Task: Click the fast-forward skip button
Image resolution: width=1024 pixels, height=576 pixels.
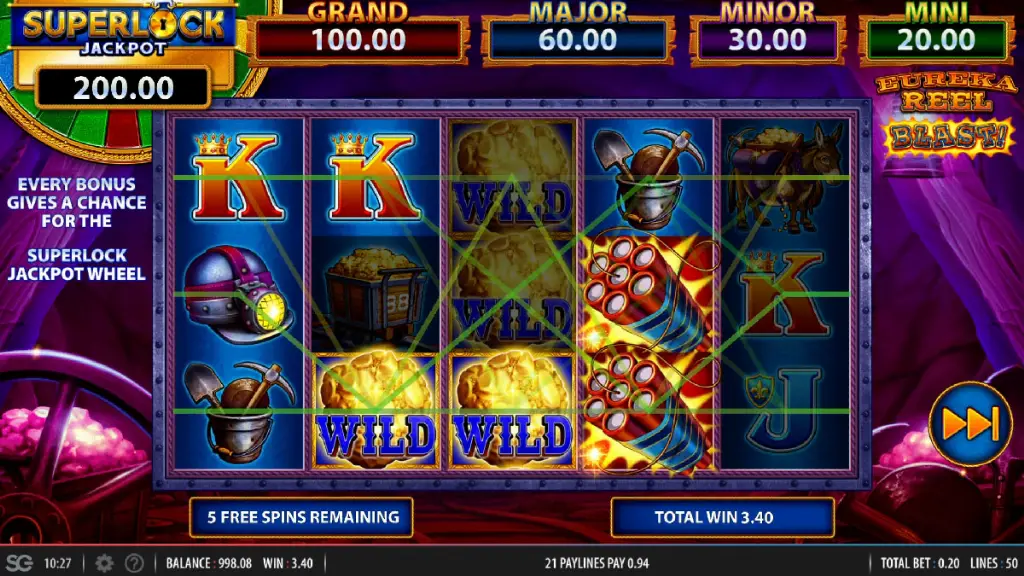Action: point(970,424)
